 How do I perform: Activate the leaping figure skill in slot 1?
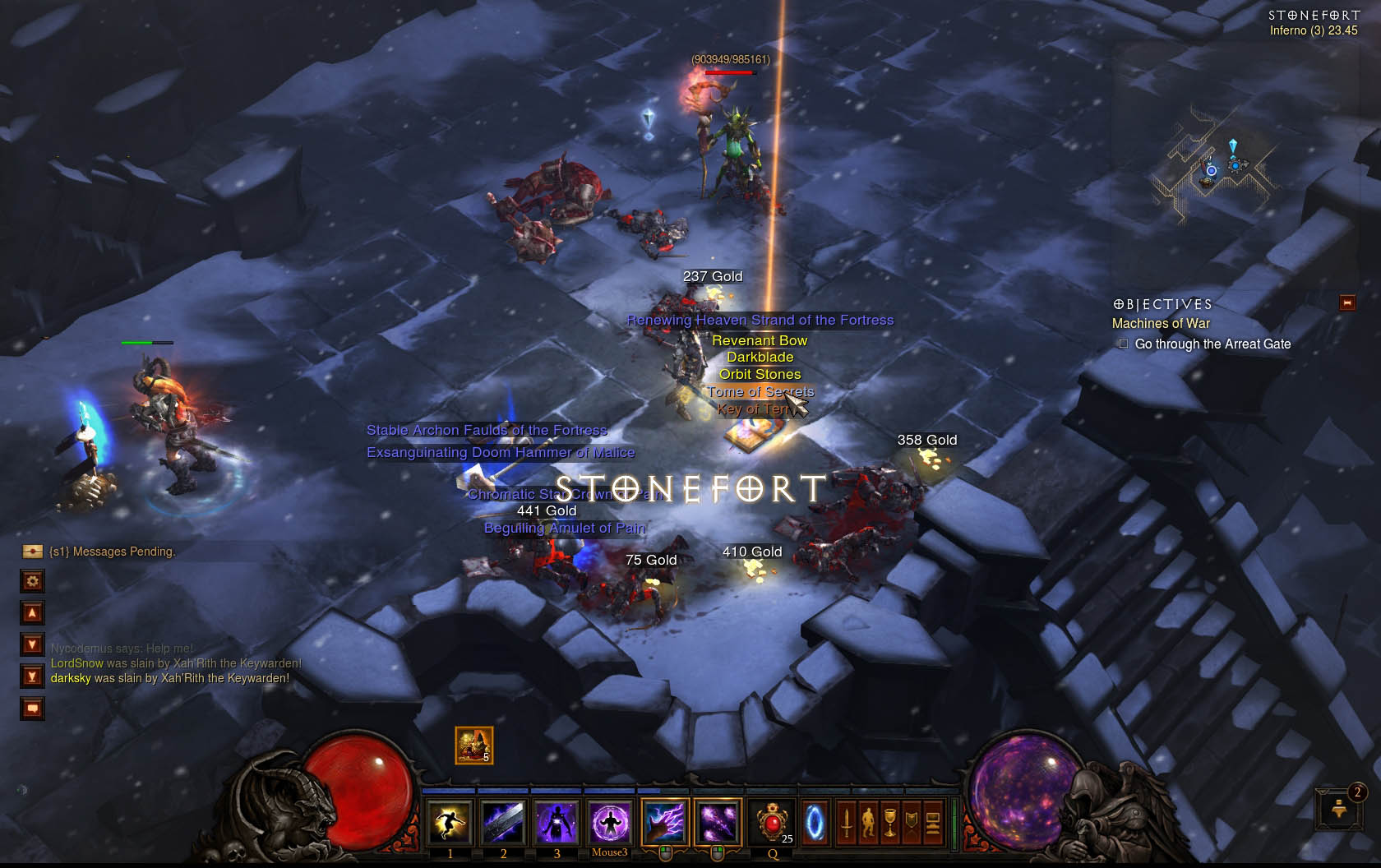point(450,822)
